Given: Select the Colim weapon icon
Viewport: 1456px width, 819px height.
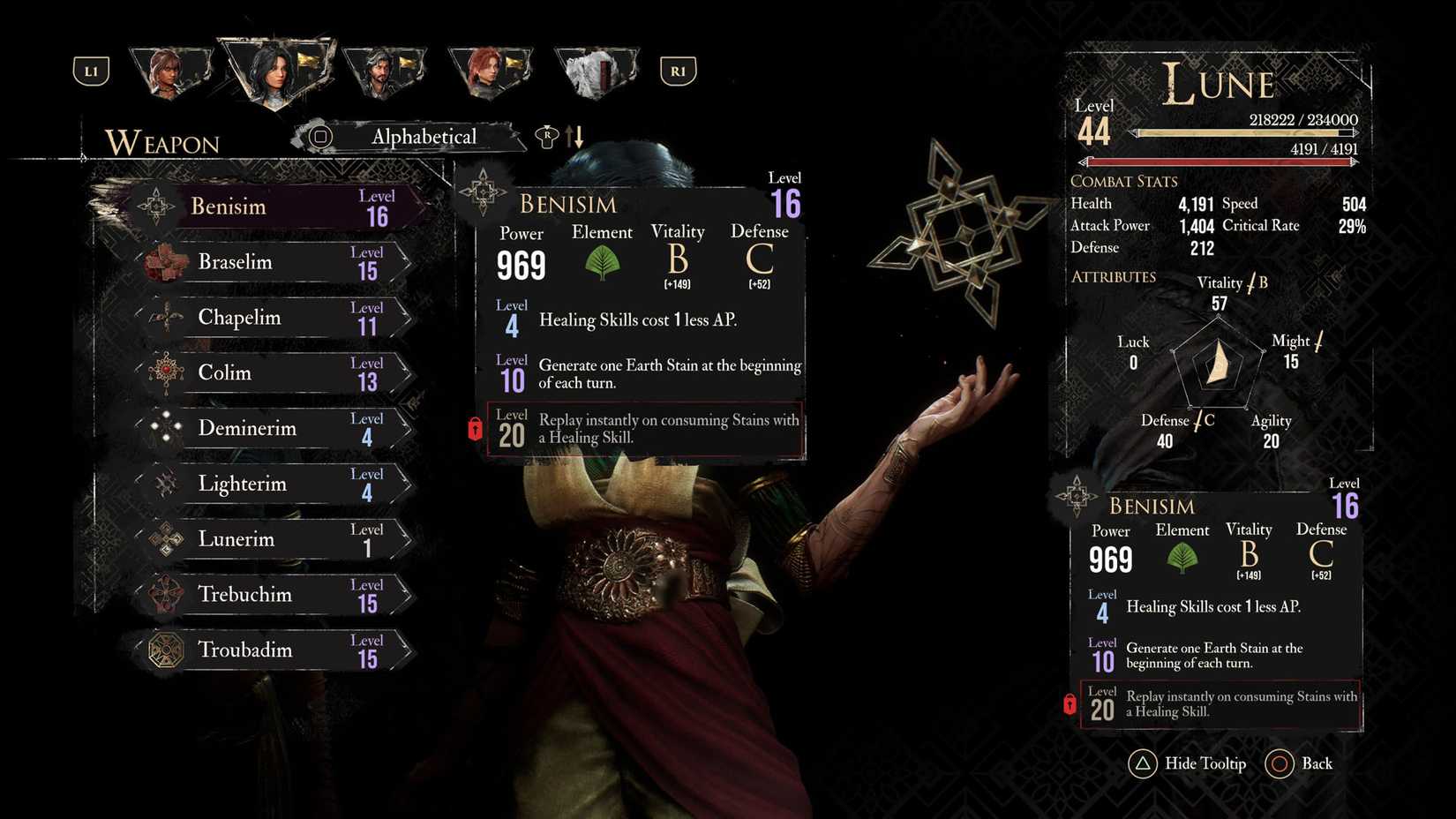Looking at the screenshot, I should point(164,372).
